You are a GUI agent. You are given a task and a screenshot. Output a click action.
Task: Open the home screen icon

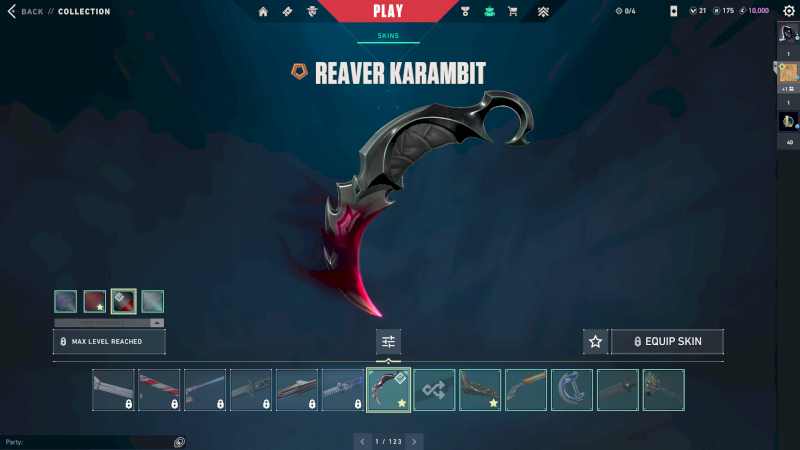(263, 12)
